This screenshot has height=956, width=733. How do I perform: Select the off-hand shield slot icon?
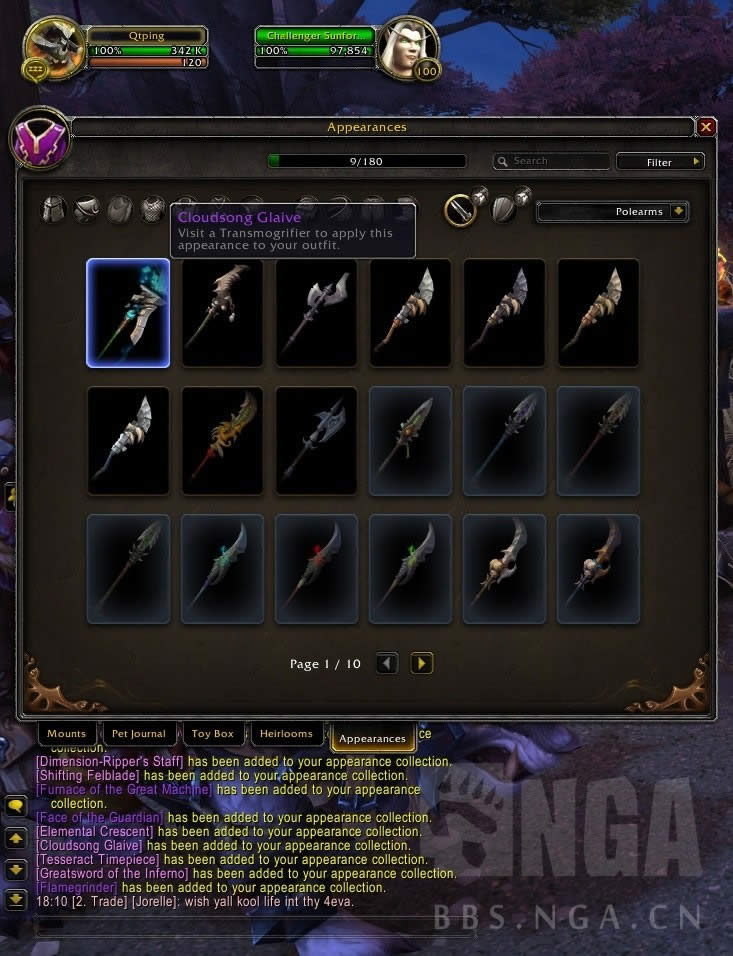506,210
